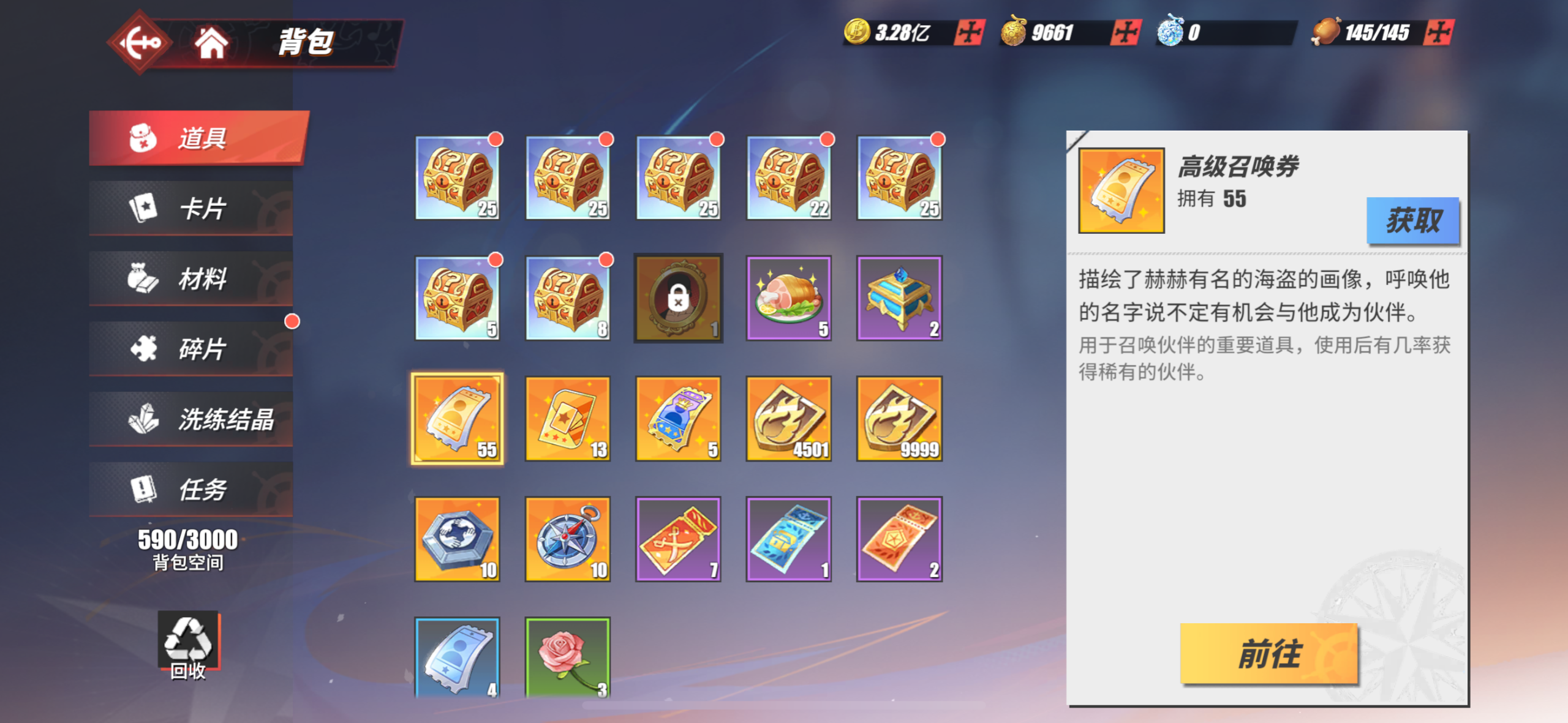Tap the blue 获取 button

click(x=1412, y=220)
